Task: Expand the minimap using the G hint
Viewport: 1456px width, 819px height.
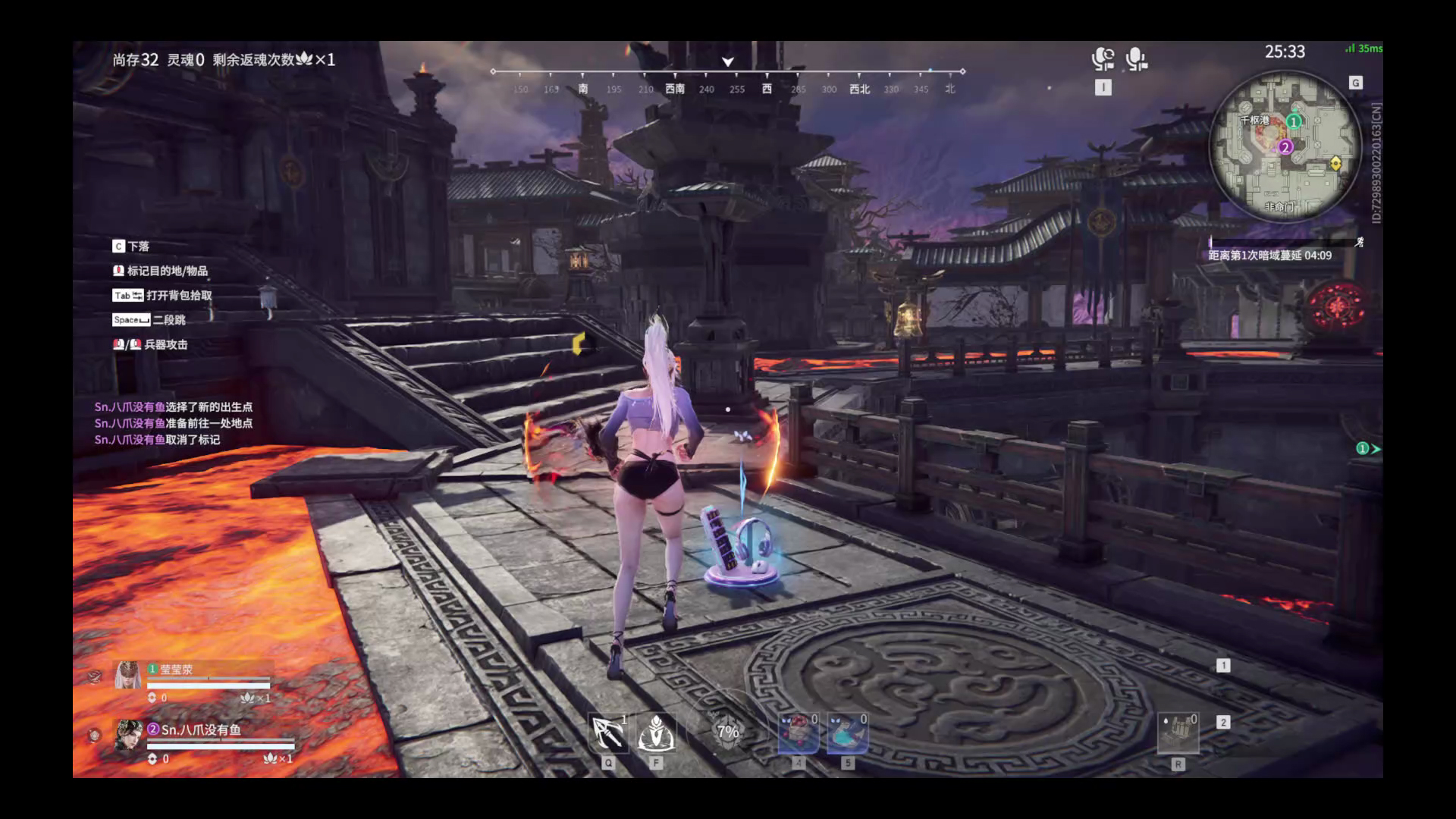Action: [1357, 80]
